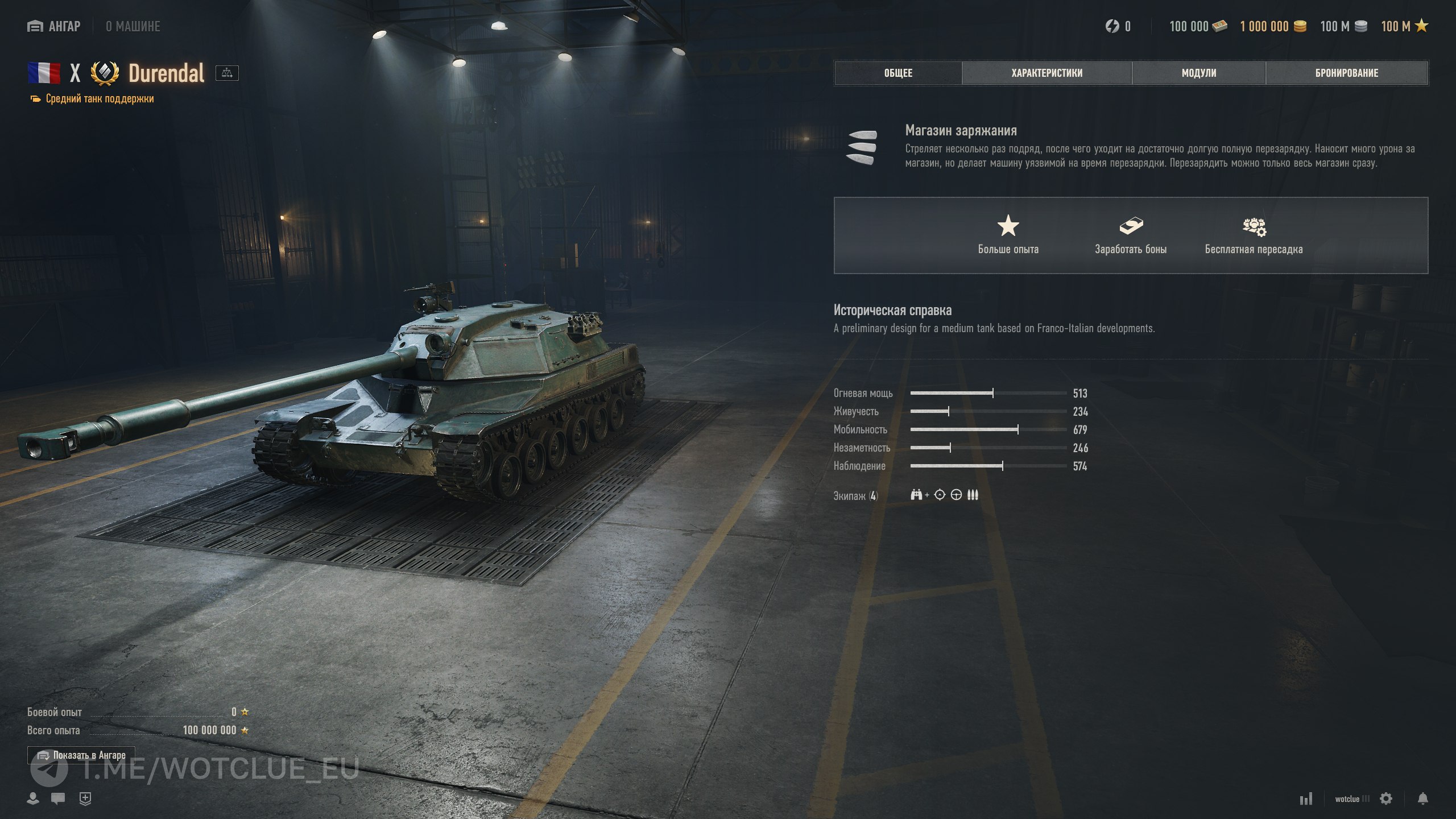Click the Больше опыта star bonus
Screen dimensions: 1456x819
[1008, 234]
